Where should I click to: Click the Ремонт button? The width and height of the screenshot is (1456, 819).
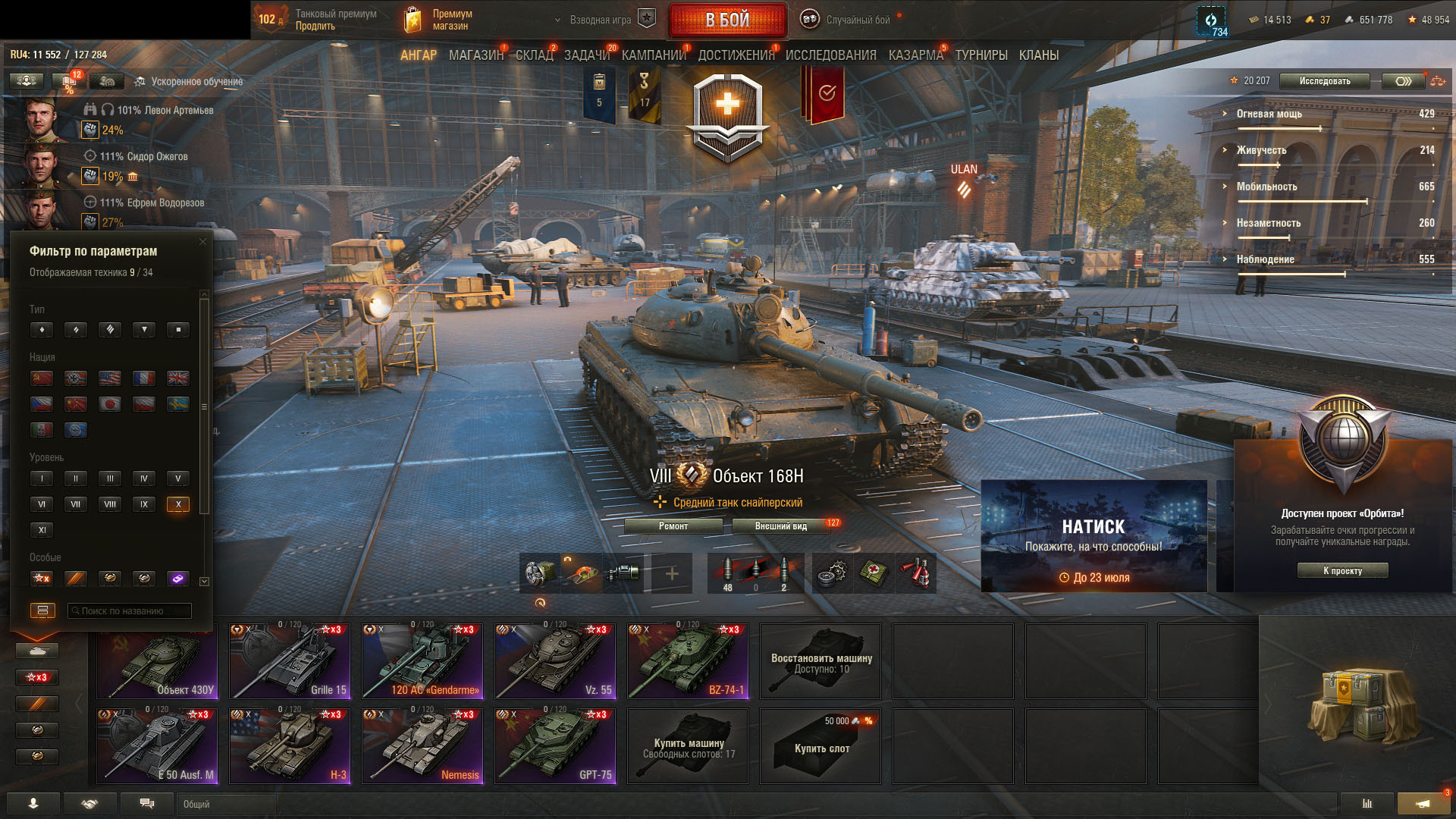click(x=673, y=526)
